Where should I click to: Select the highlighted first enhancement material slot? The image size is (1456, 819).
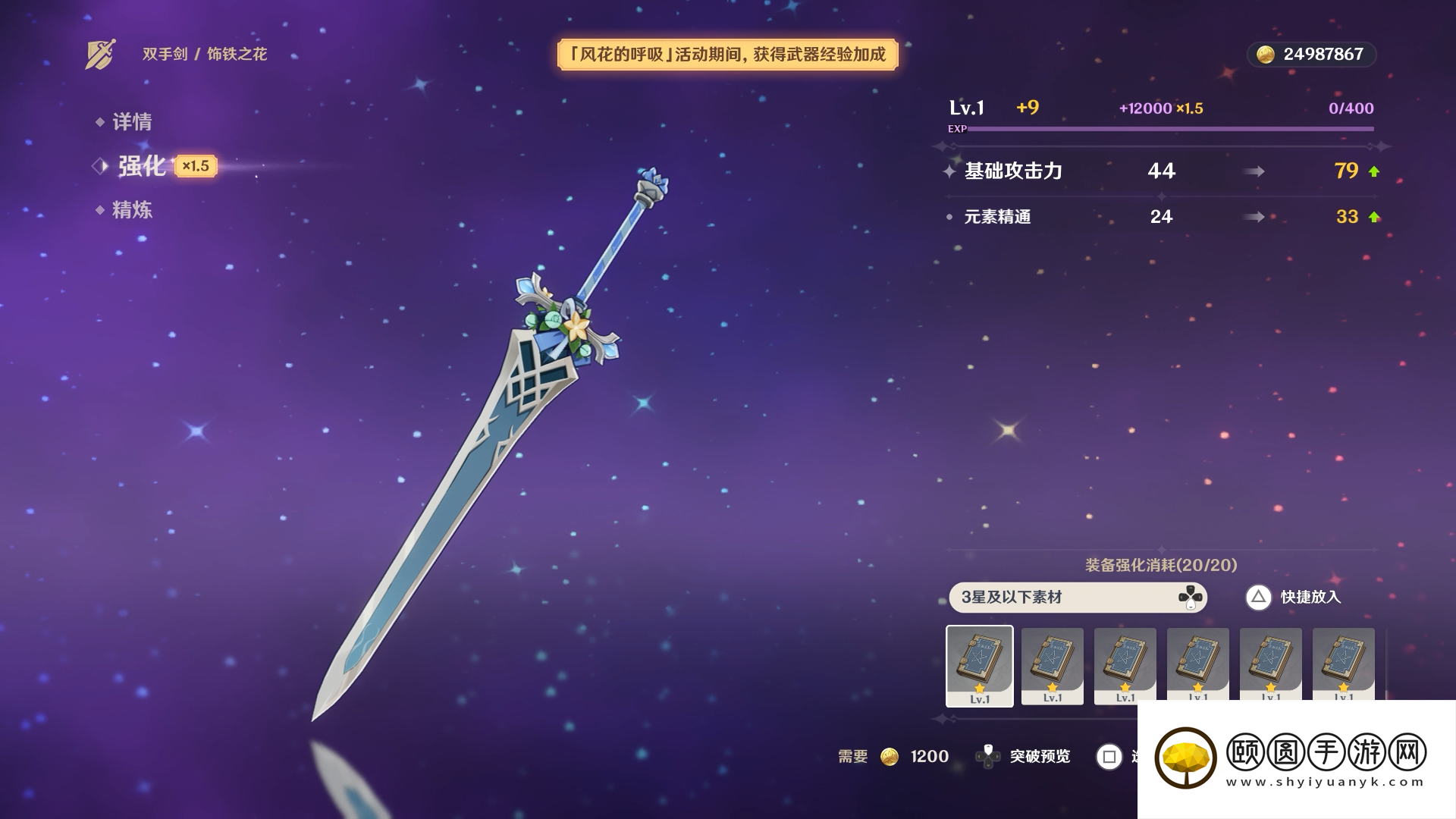(979, 666)
